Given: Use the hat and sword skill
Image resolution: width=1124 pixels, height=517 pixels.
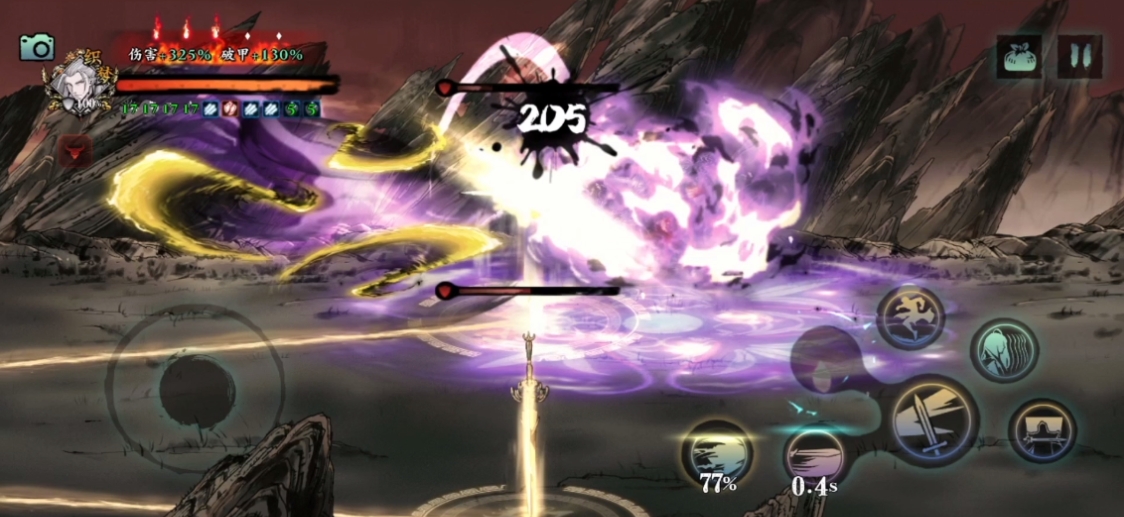Looking at the screenshot, I should 1041,431.
